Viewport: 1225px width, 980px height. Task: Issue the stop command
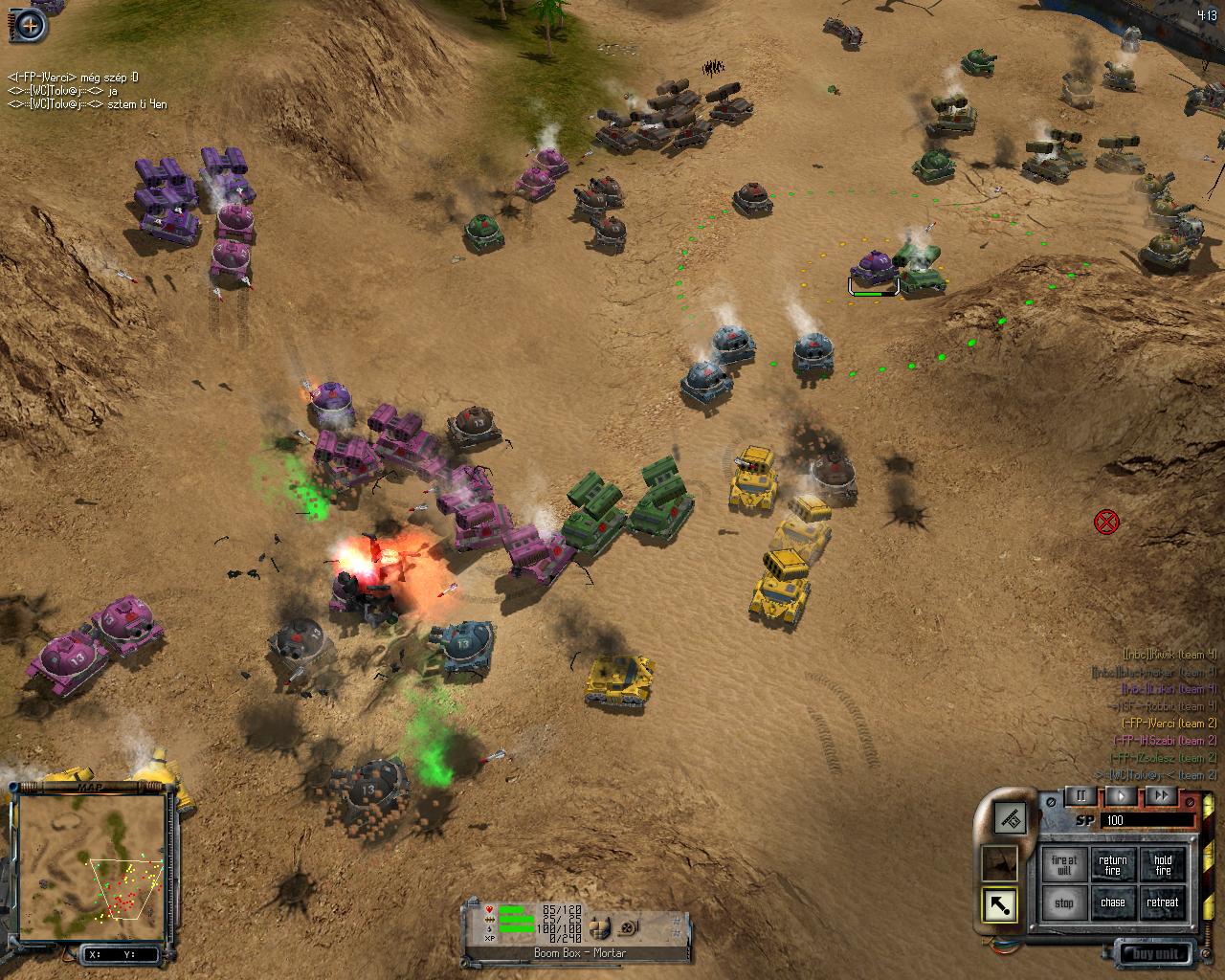1064,902
